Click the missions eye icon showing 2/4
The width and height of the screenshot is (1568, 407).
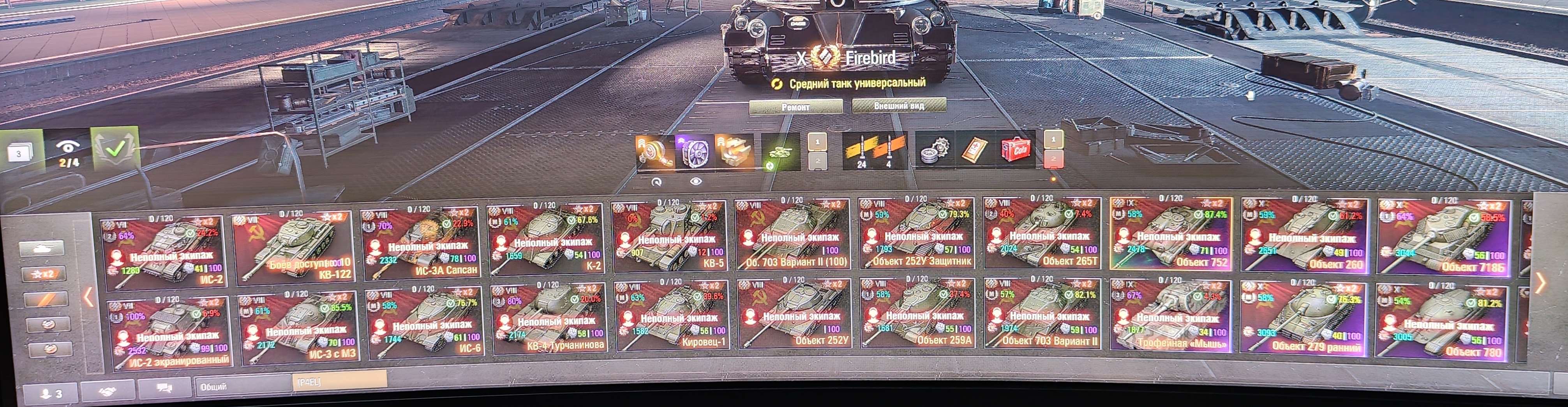pos(69,148)
